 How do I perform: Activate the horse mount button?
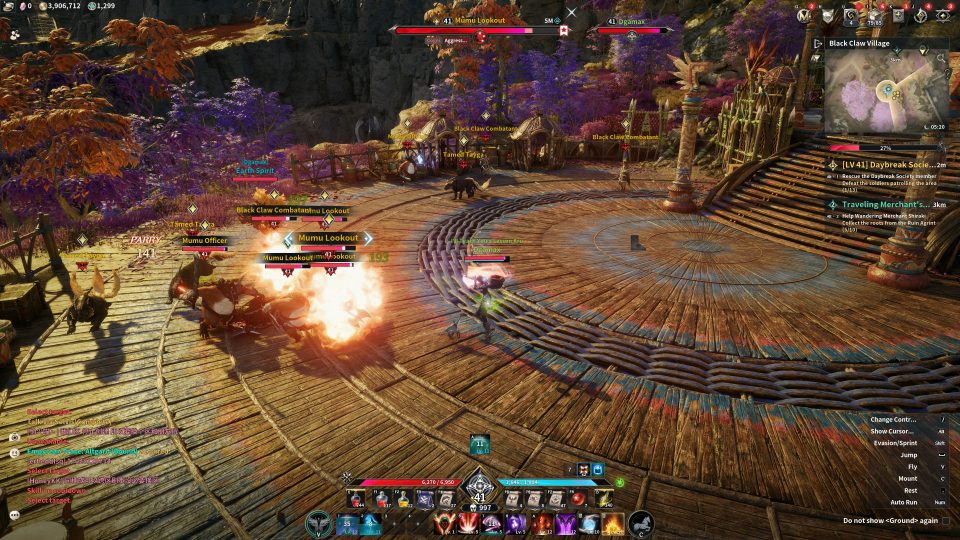641,522
